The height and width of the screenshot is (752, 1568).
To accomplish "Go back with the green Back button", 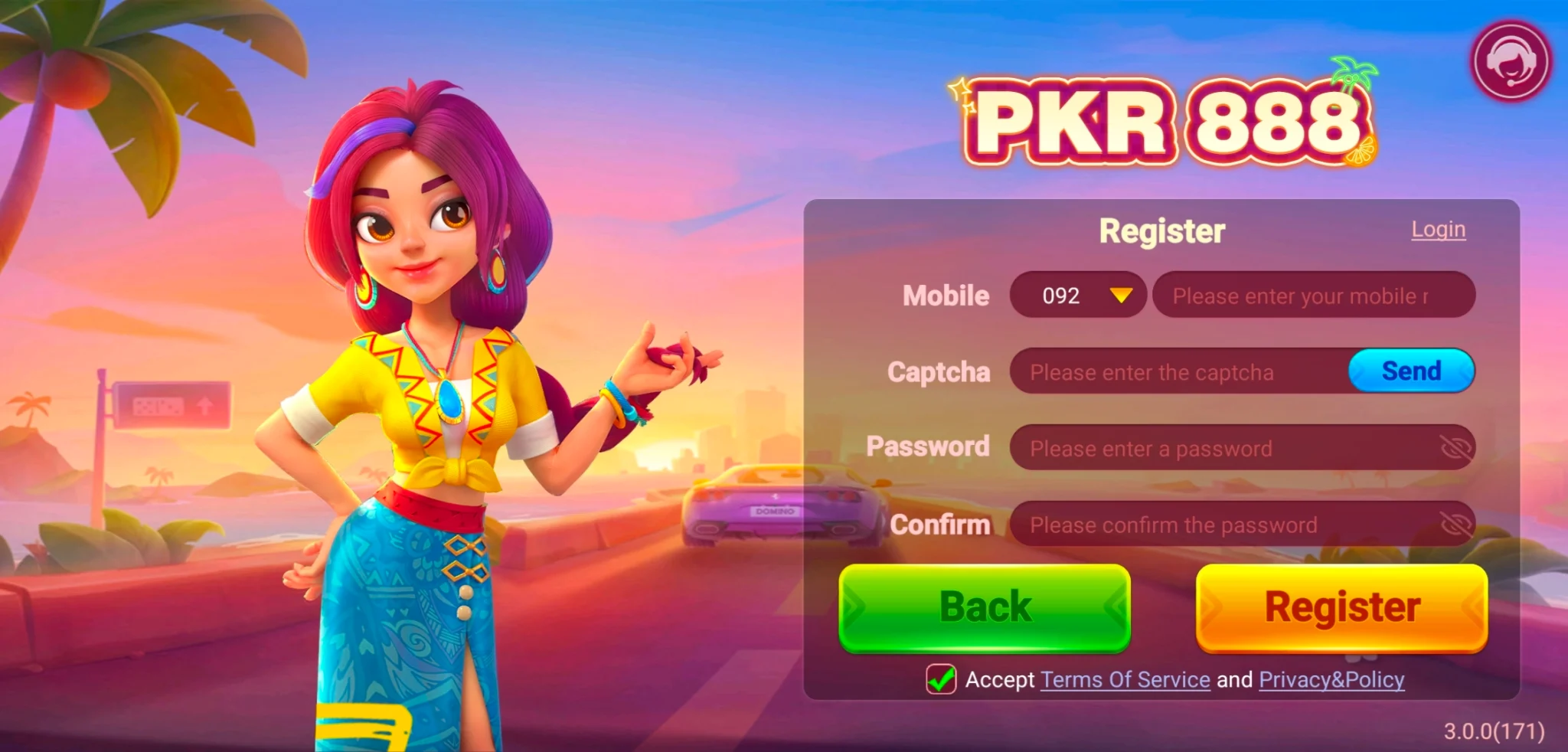I will tap(985, 608).
